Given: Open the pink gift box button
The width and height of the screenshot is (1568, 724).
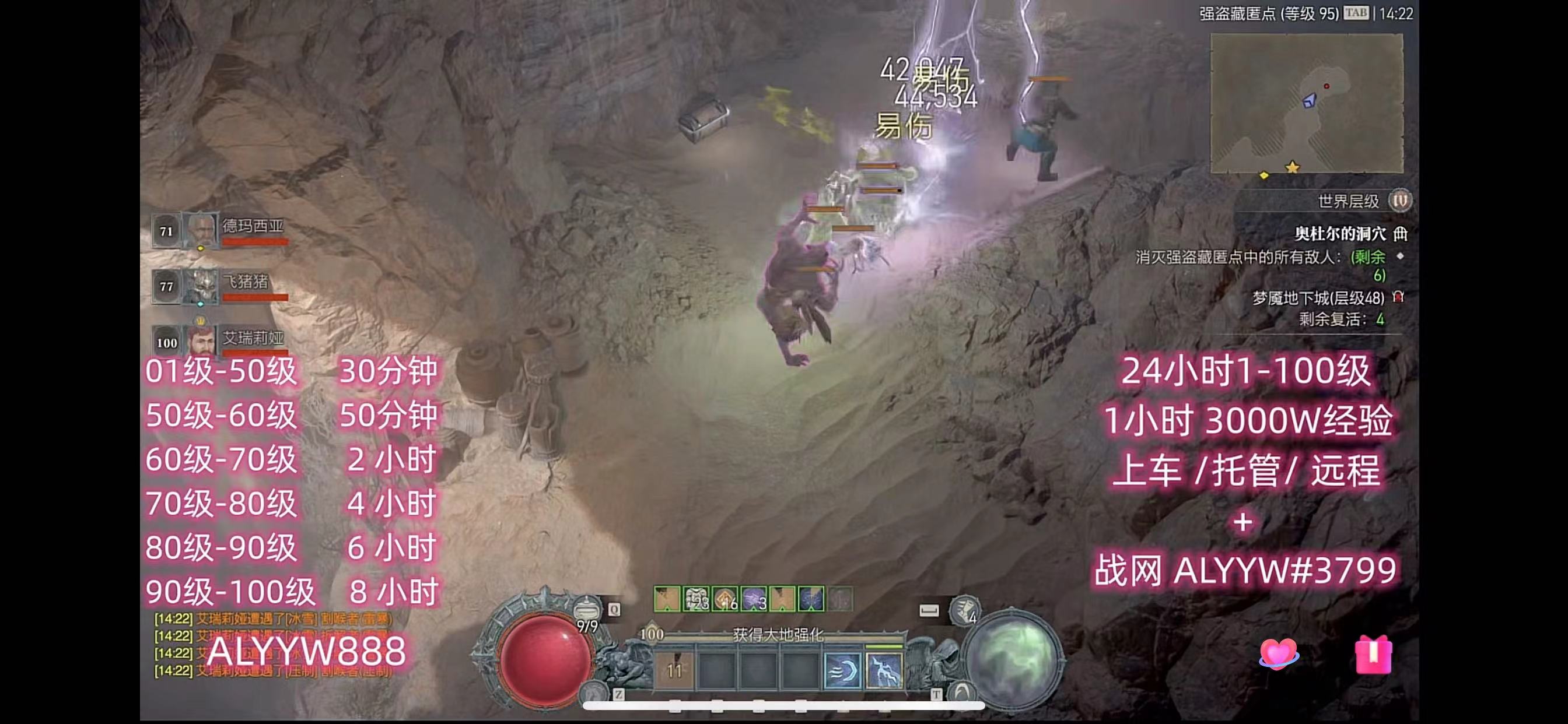Looking at the screenshot, I should point(1373,655).
